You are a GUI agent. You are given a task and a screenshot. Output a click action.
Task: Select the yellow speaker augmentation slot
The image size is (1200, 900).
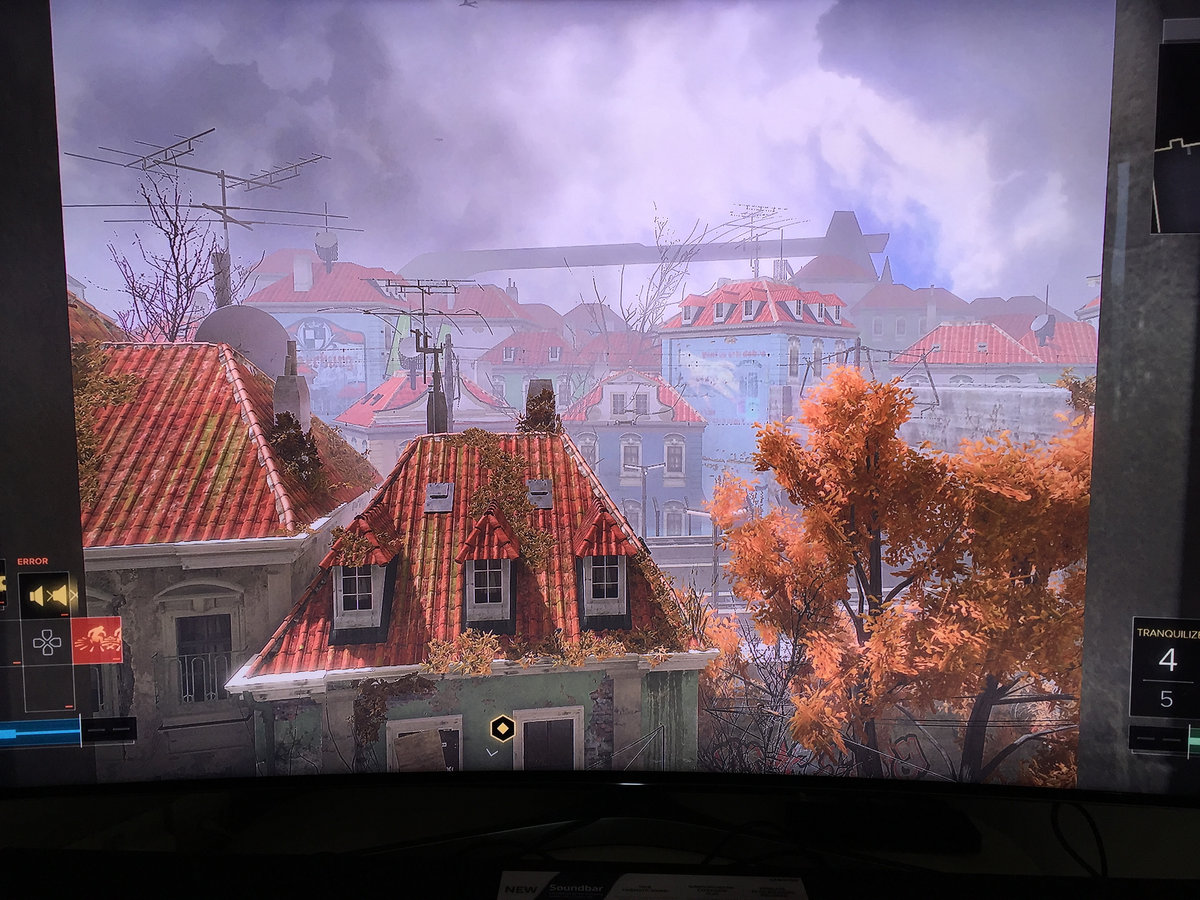(x=49, y=595)
